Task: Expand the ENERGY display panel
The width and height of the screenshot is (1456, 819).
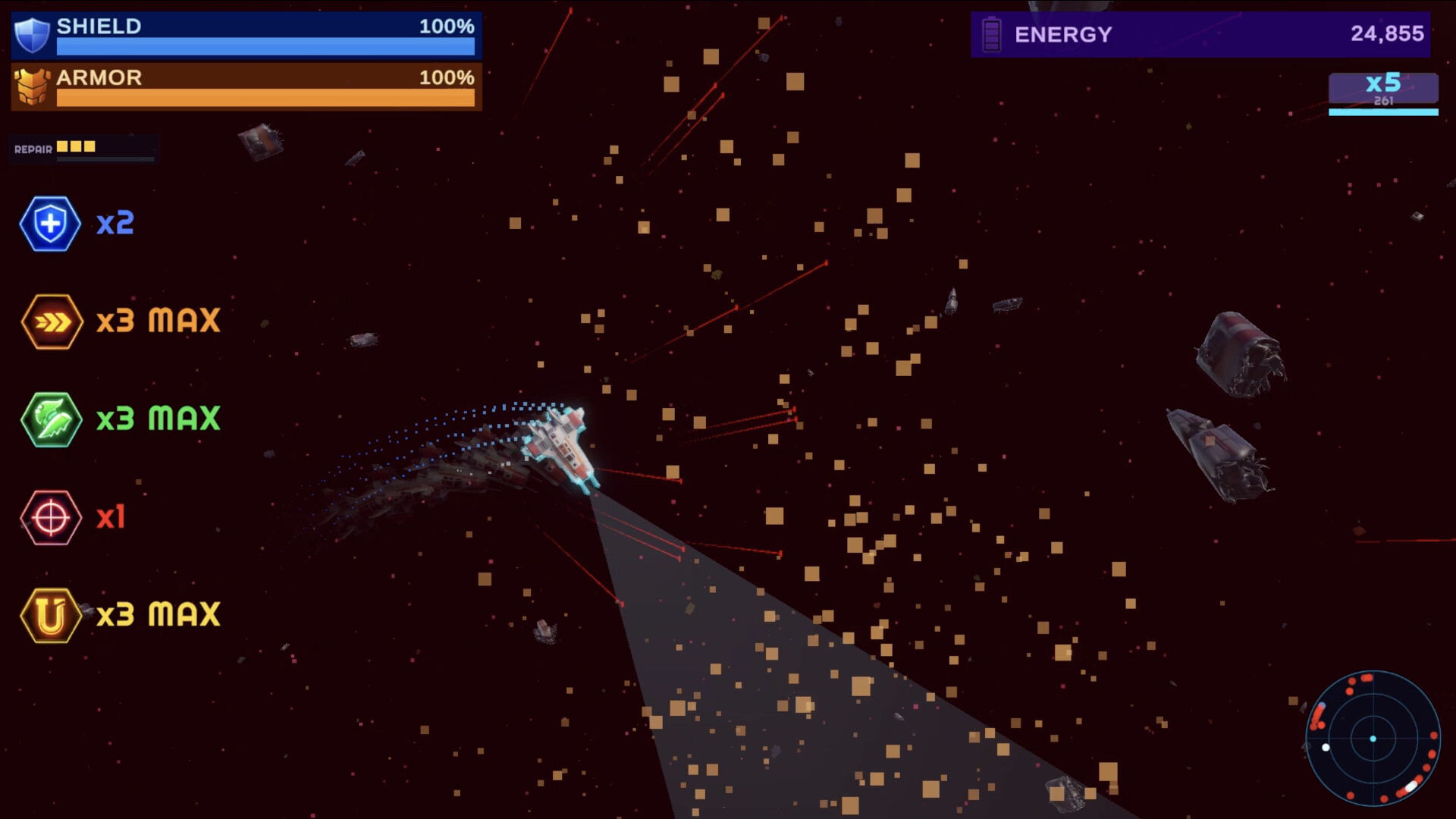Action: point(1198,34)
